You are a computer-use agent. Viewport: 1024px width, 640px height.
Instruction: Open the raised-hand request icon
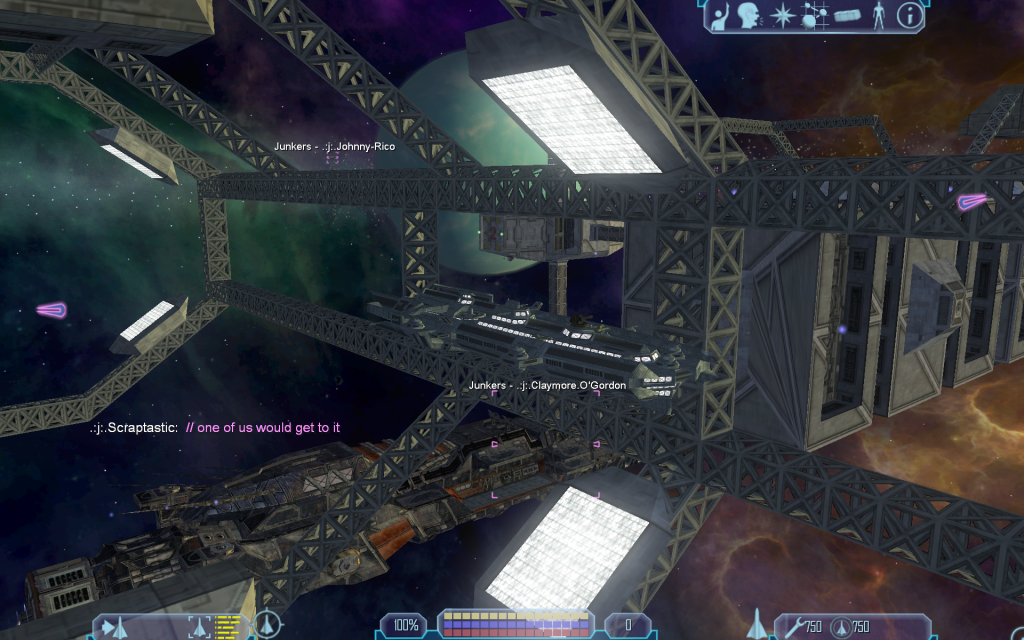pyautogui.click(x=720, y=16)
